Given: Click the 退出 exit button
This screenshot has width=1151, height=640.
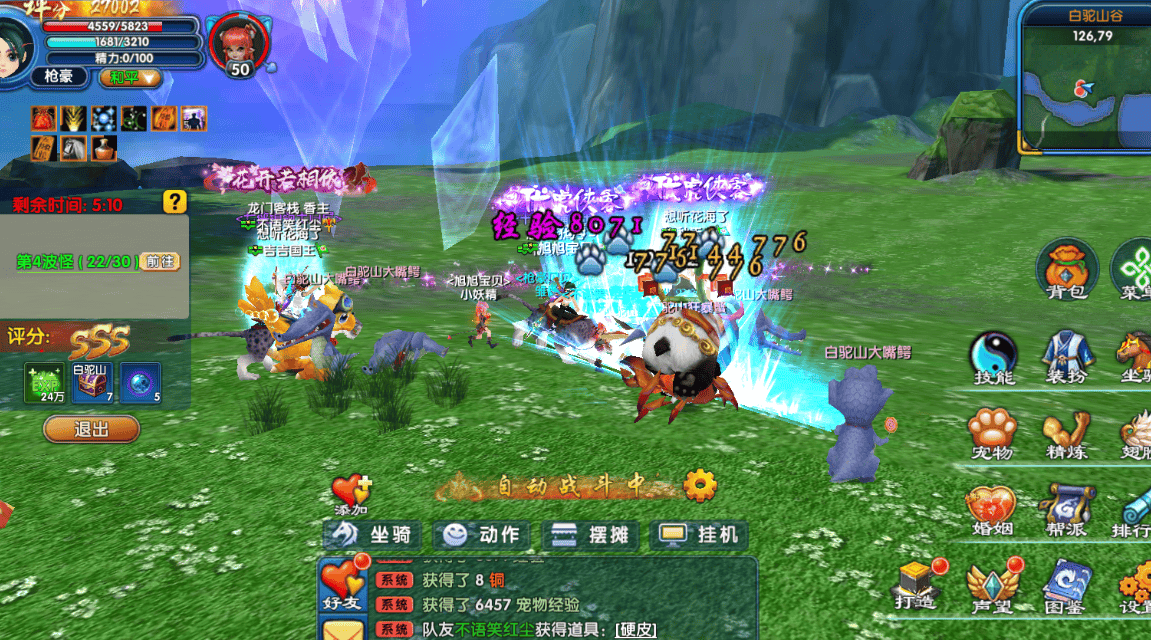Looking at the screenshot, I should click(91, 429).
